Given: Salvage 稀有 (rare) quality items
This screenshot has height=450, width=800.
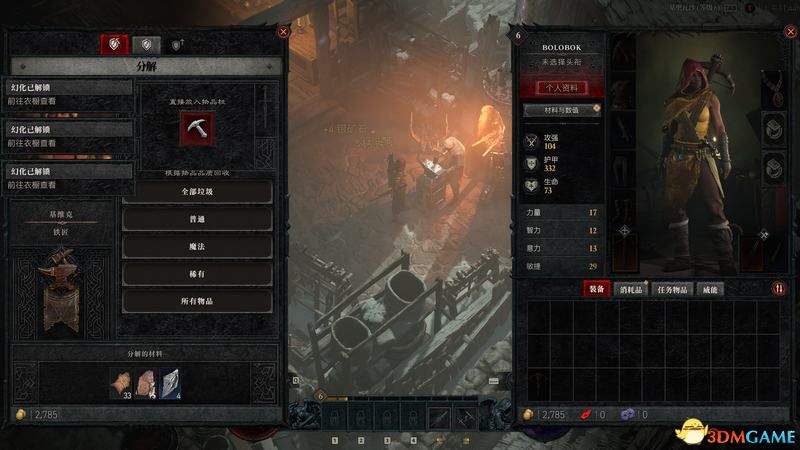Looking at the screenshot, I should click(x=197, y=274).
